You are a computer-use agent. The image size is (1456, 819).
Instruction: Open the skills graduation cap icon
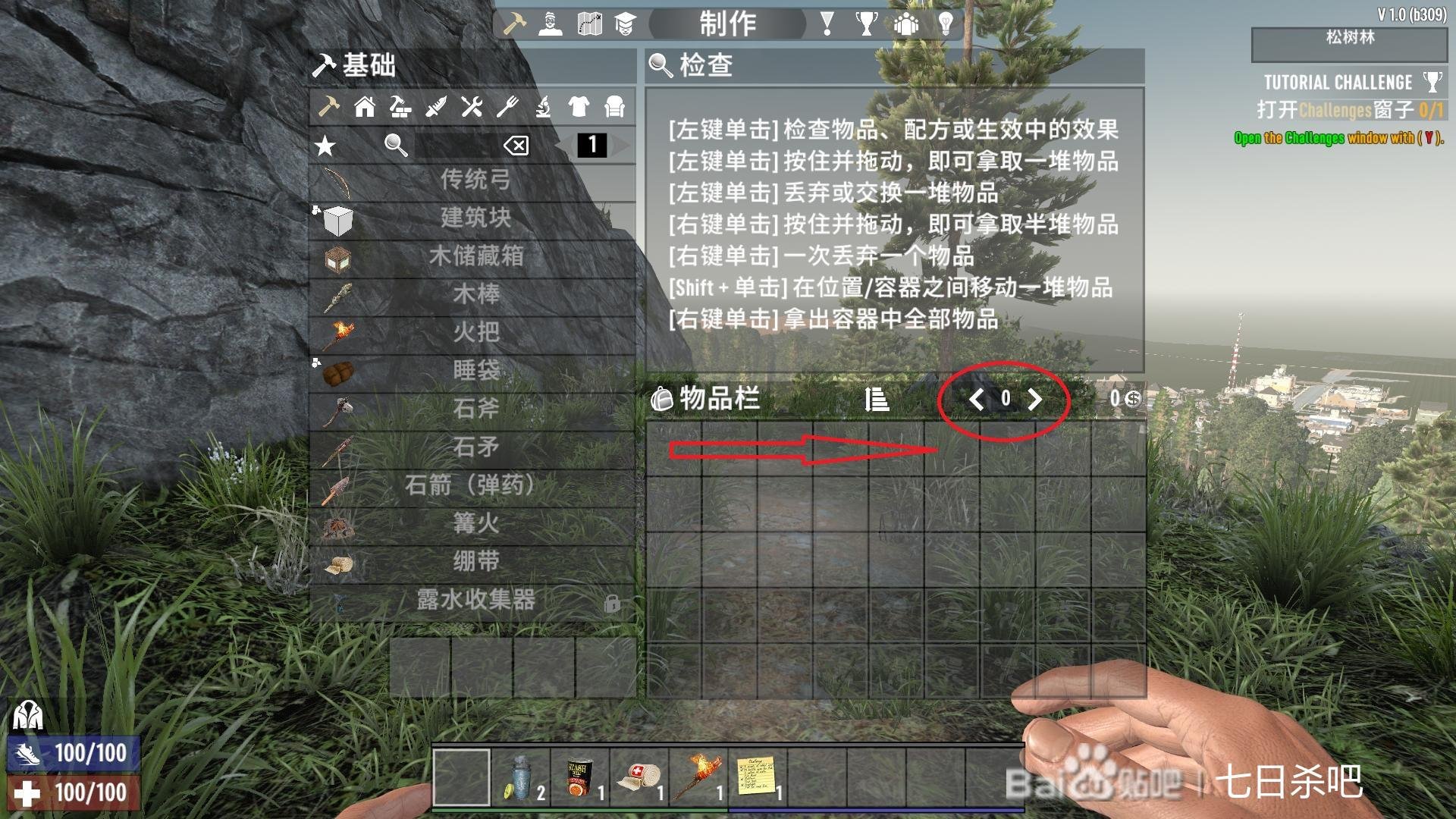[x=626, y=24]
